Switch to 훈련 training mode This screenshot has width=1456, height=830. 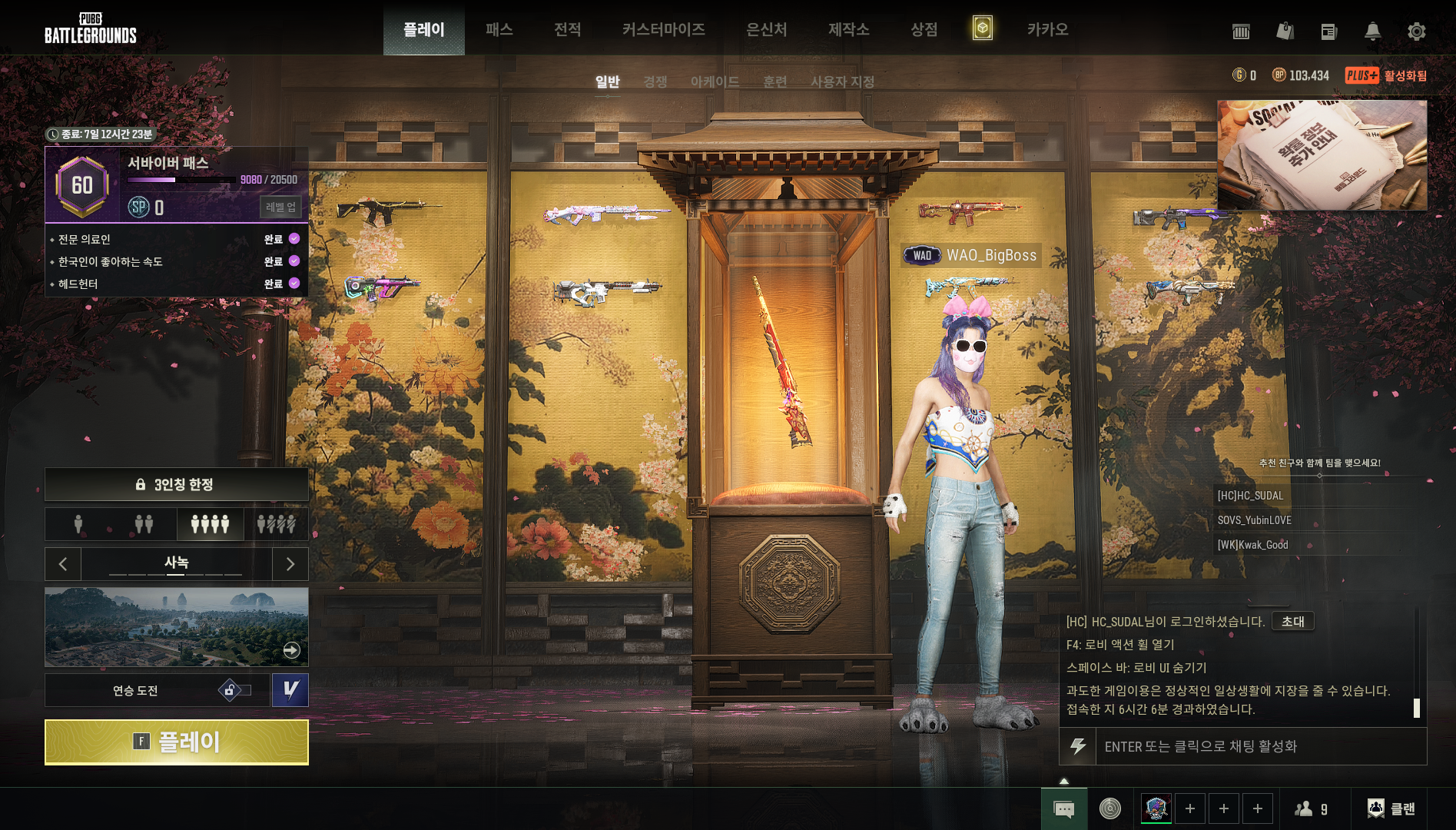point(774,81)
